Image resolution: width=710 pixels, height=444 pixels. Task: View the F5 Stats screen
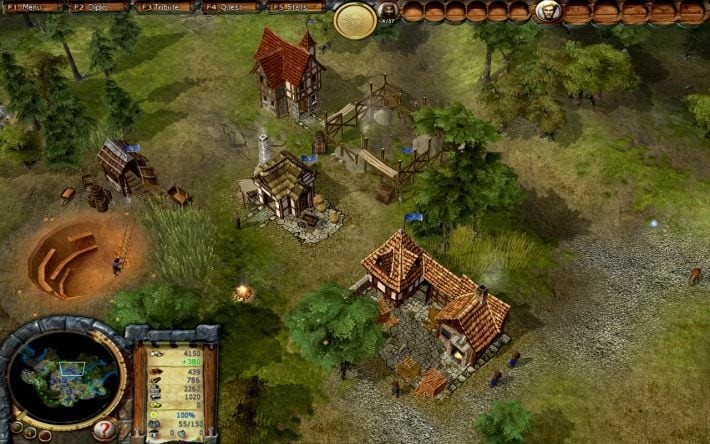(296, 7)
